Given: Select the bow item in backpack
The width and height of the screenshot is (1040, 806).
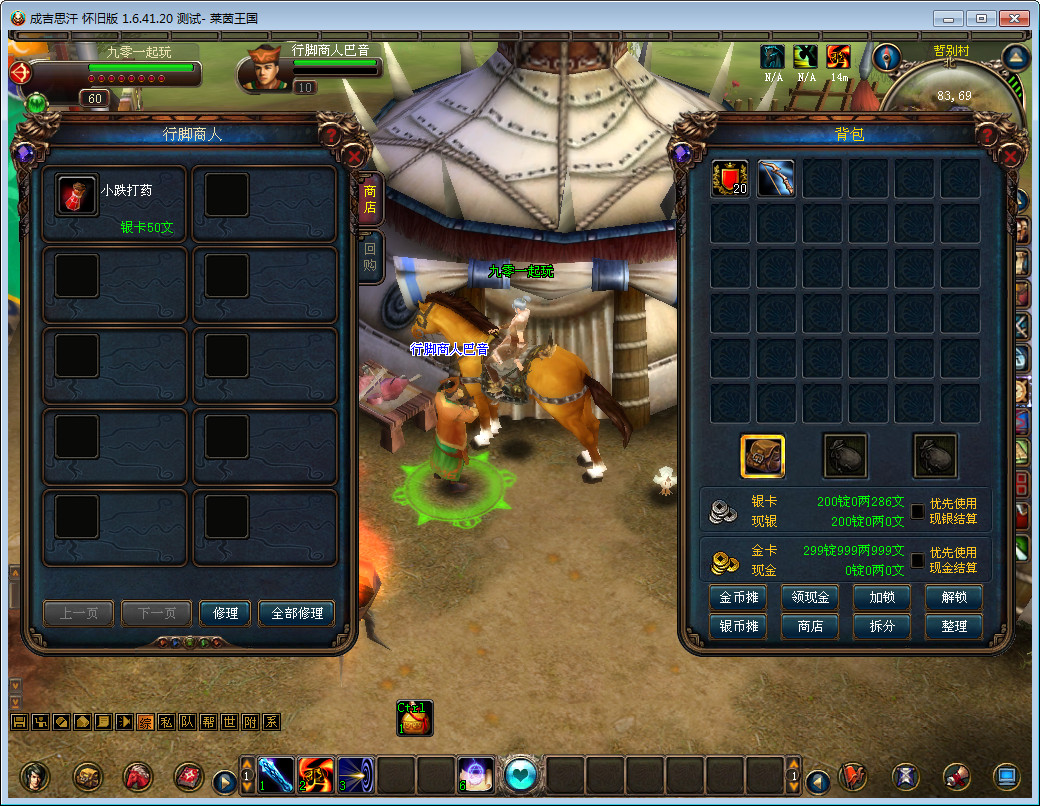Looking at the screenshot, I should tap(776, 179).
